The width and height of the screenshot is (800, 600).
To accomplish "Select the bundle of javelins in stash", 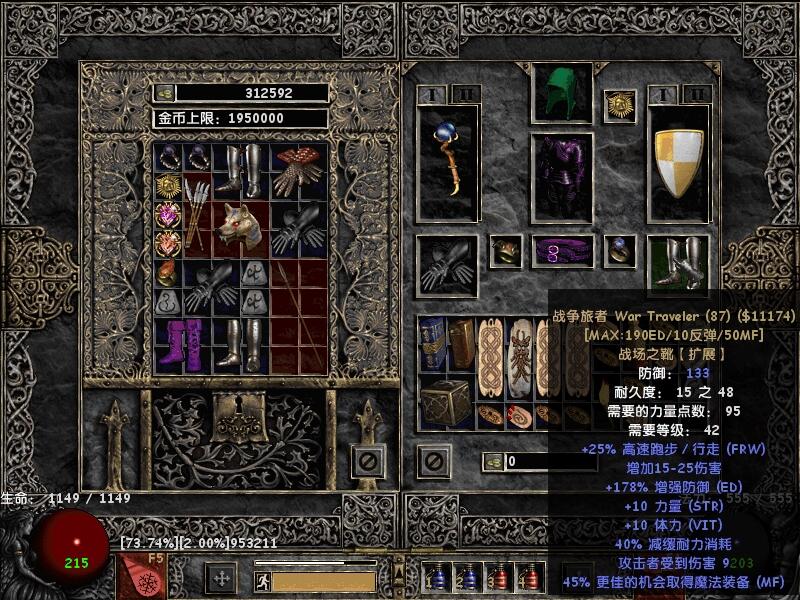I will pos(197,212).
